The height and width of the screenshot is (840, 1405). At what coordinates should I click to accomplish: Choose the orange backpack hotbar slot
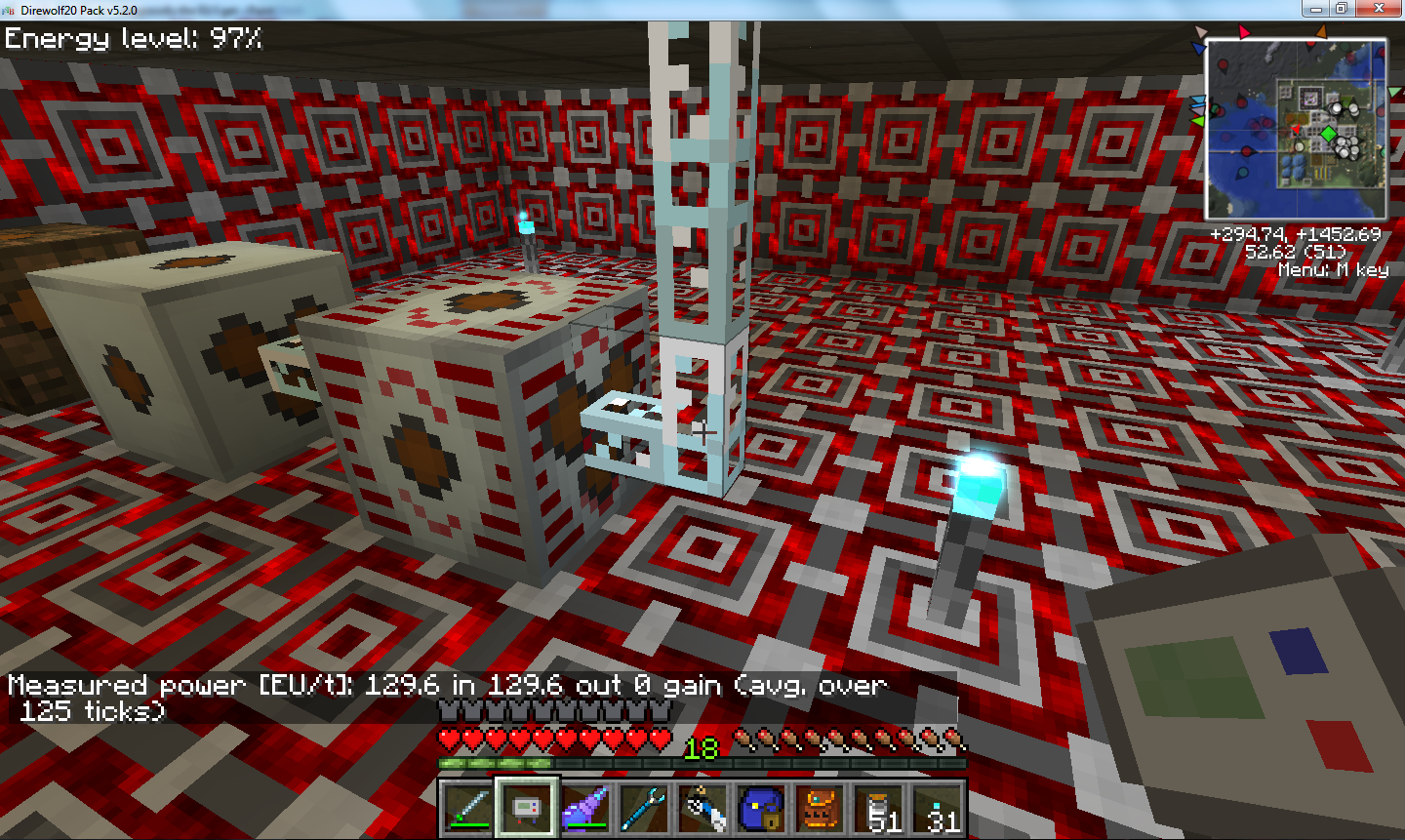821,807
